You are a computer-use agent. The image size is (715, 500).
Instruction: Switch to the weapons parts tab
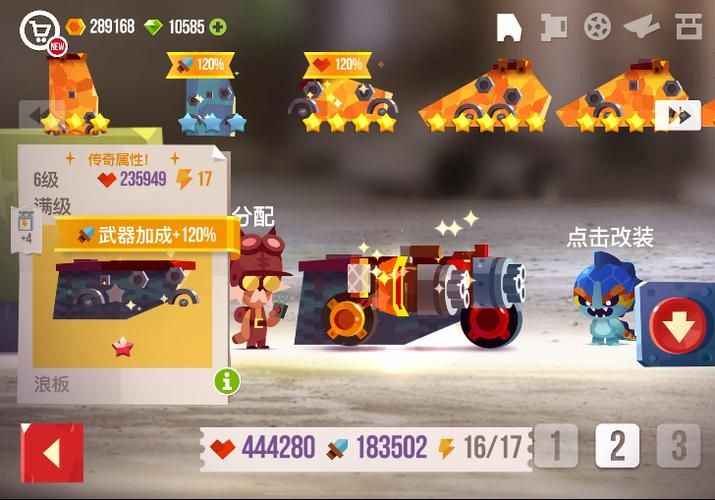(x=553, y=27)
